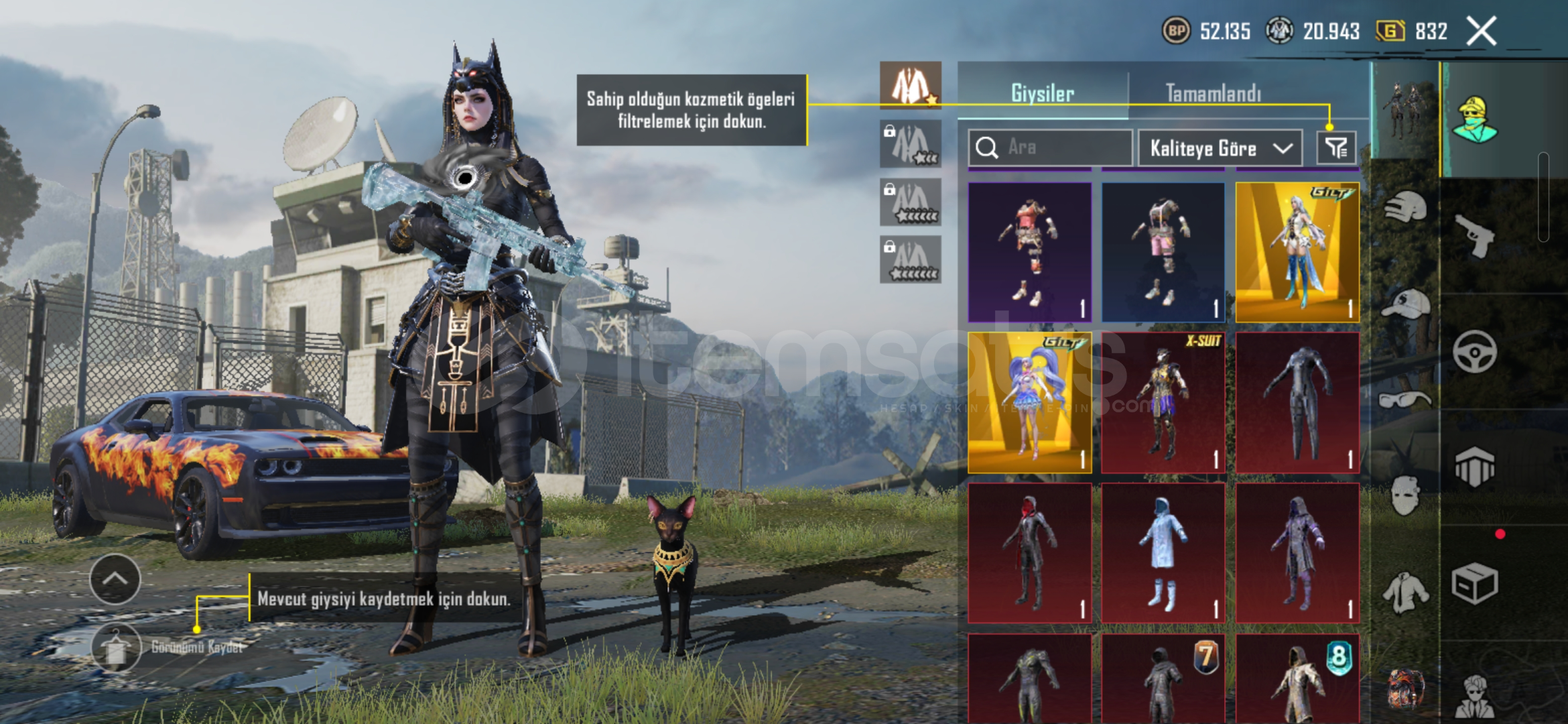Click the Ara search field

1051,147
